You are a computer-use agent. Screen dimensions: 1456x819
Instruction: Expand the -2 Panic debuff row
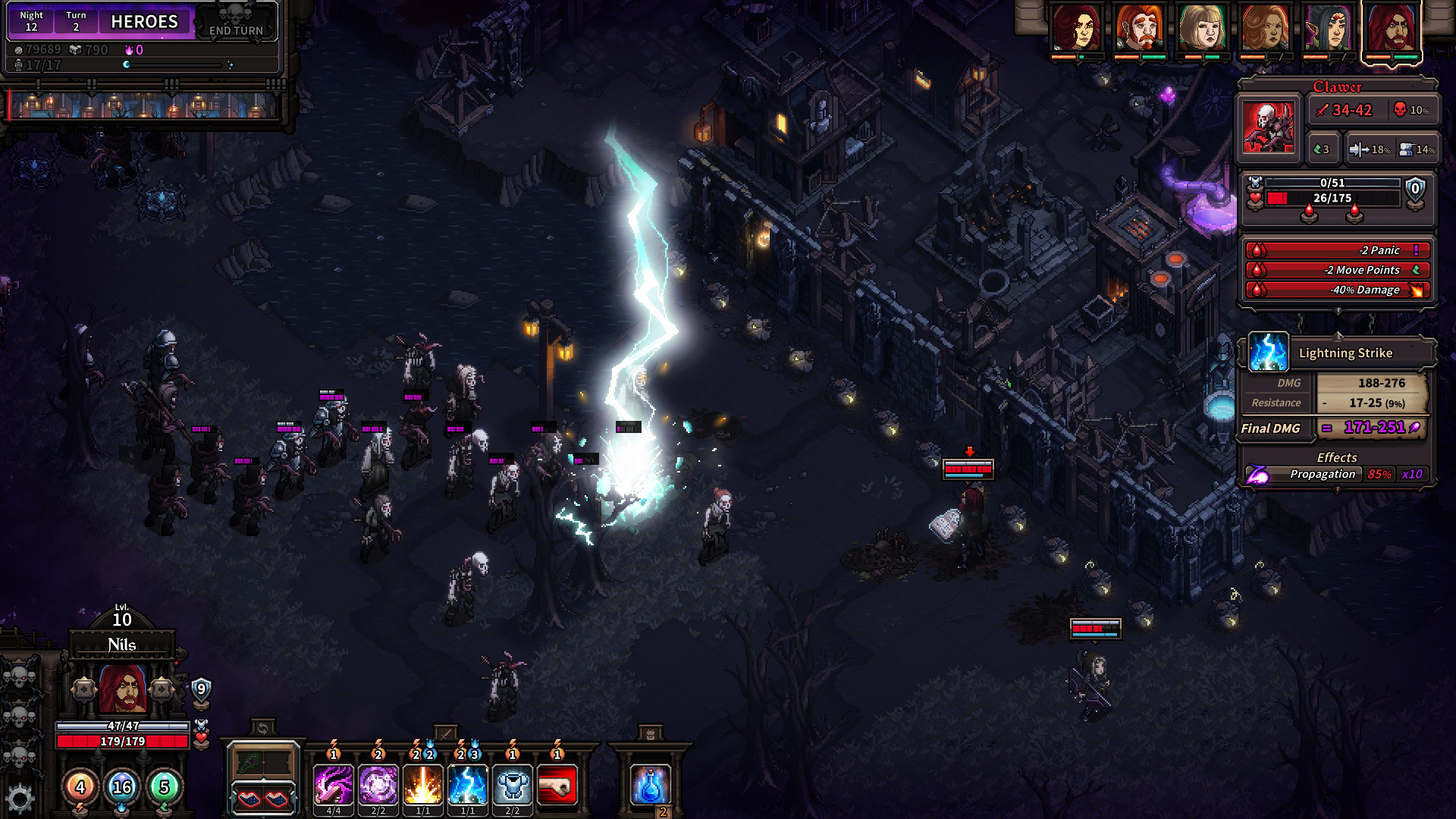pyautogui.click(x=1337, y=250)
